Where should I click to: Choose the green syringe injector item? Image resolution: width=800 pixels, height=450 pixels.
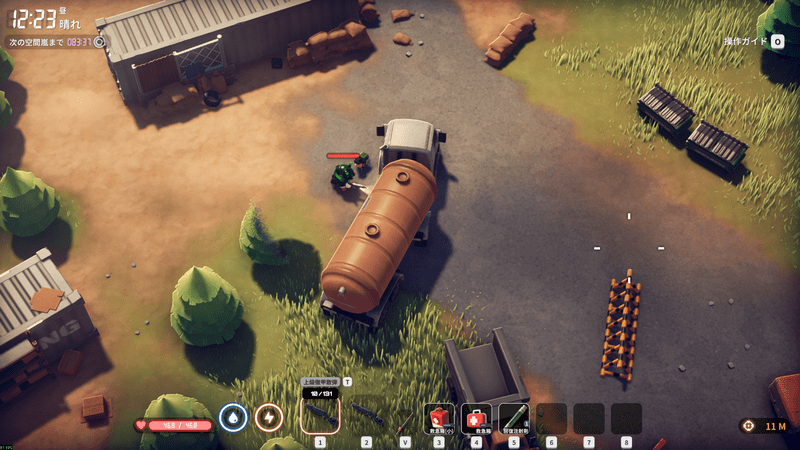[513, 416]
